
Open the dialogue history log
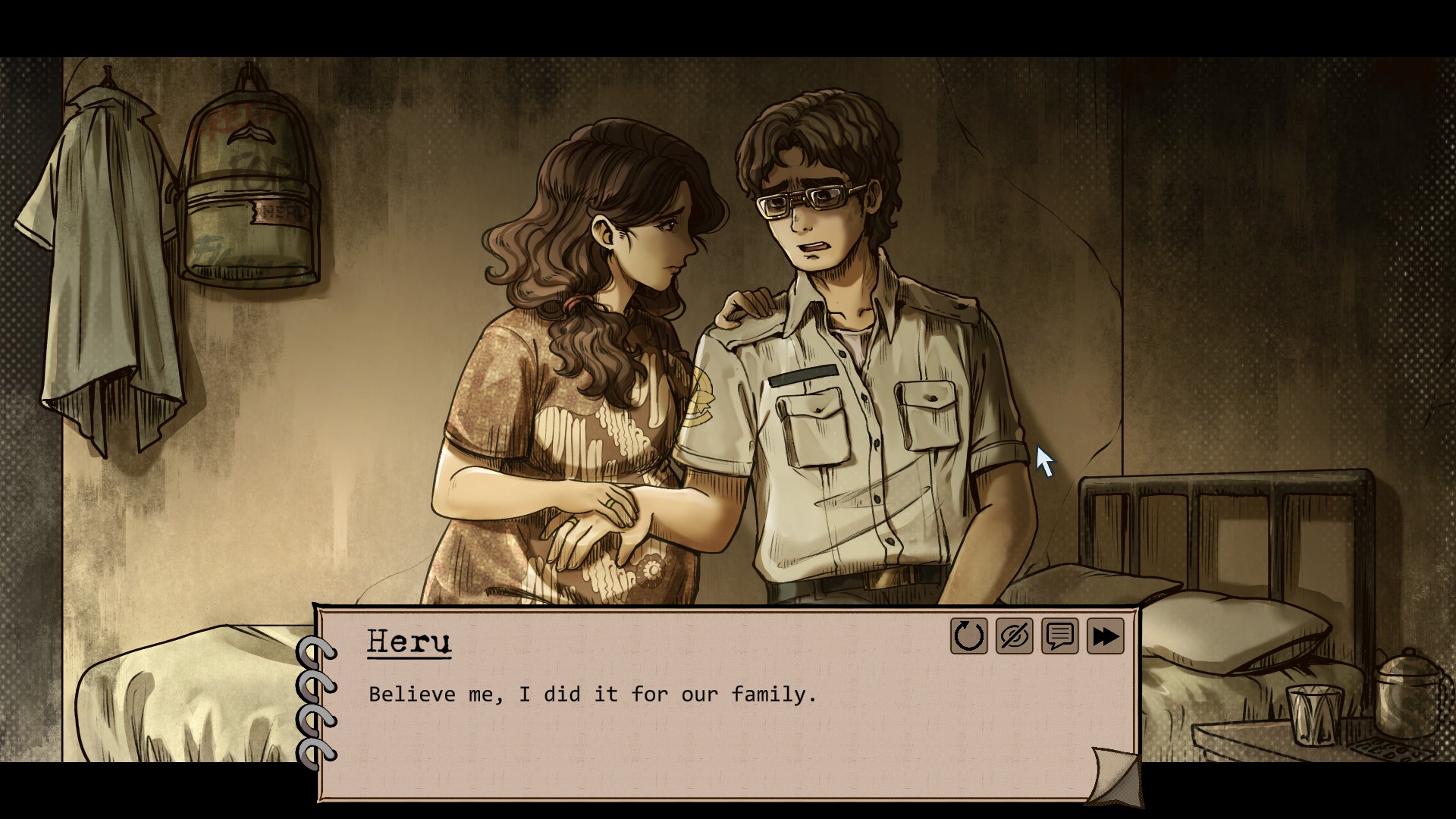tap(1059, 635)
